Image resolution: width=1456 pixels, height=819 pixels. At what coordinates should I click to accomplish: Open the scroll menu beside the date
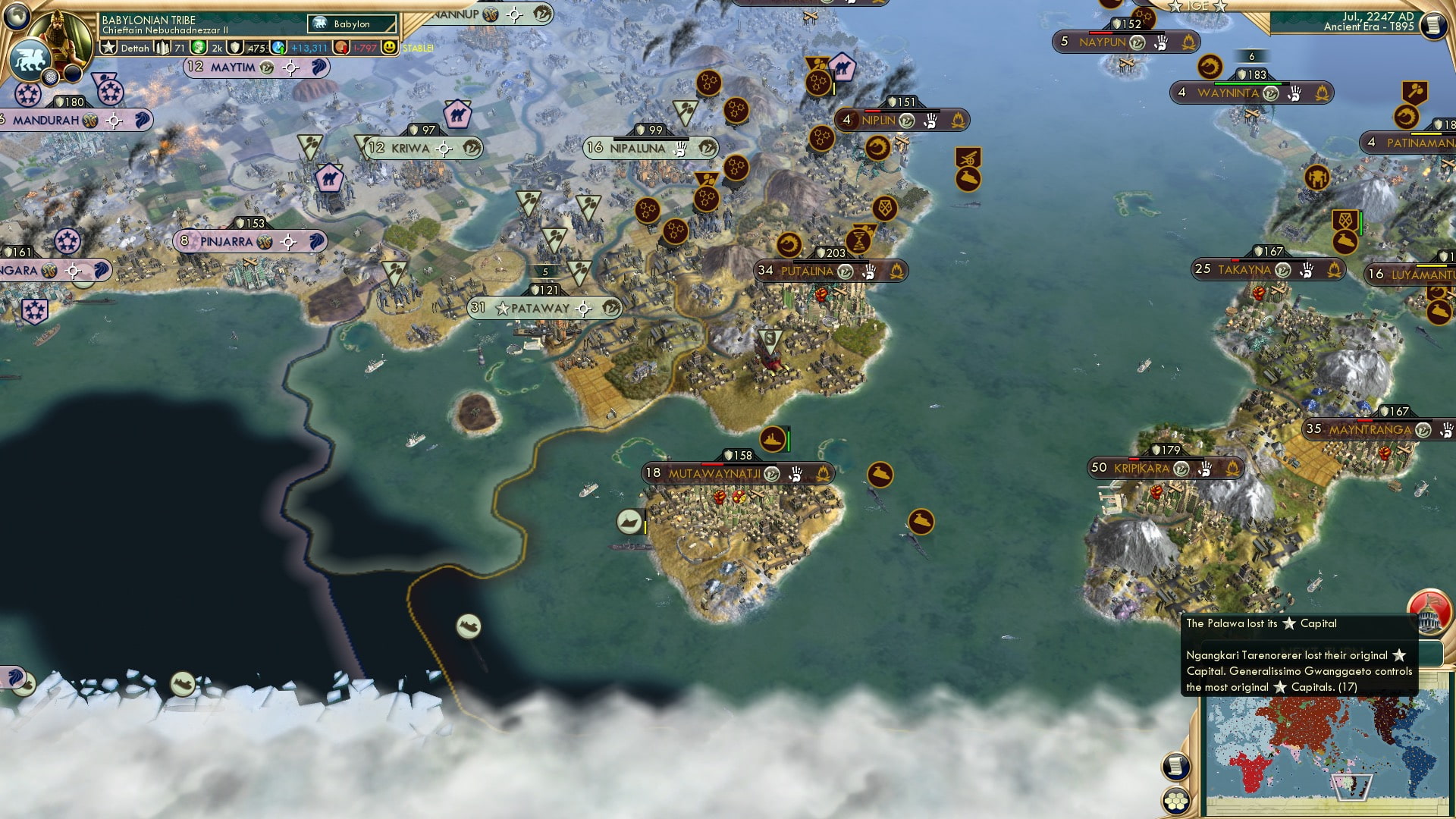1432,26
